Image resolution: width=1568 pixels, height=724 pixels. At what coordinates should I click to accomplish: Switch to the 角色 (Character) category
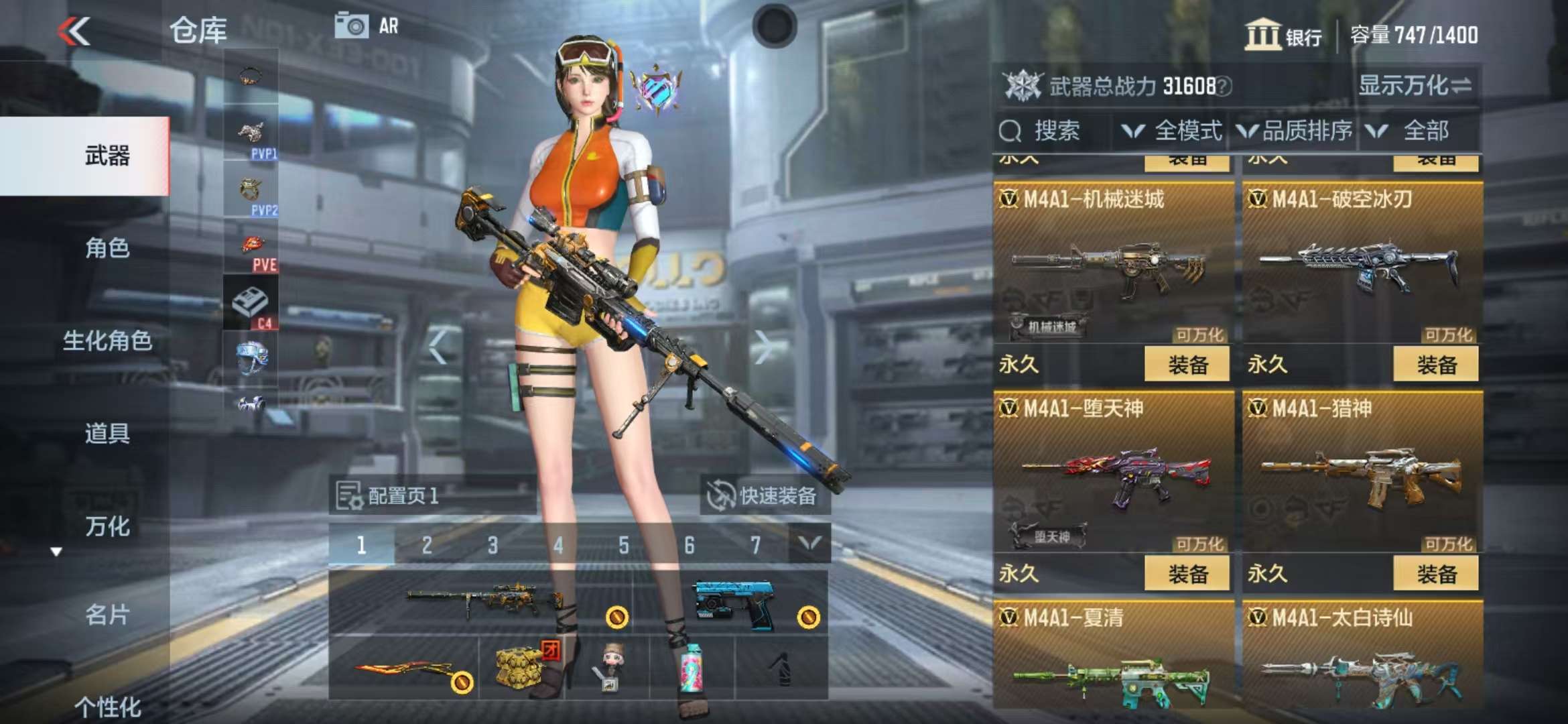coord(107,248)
